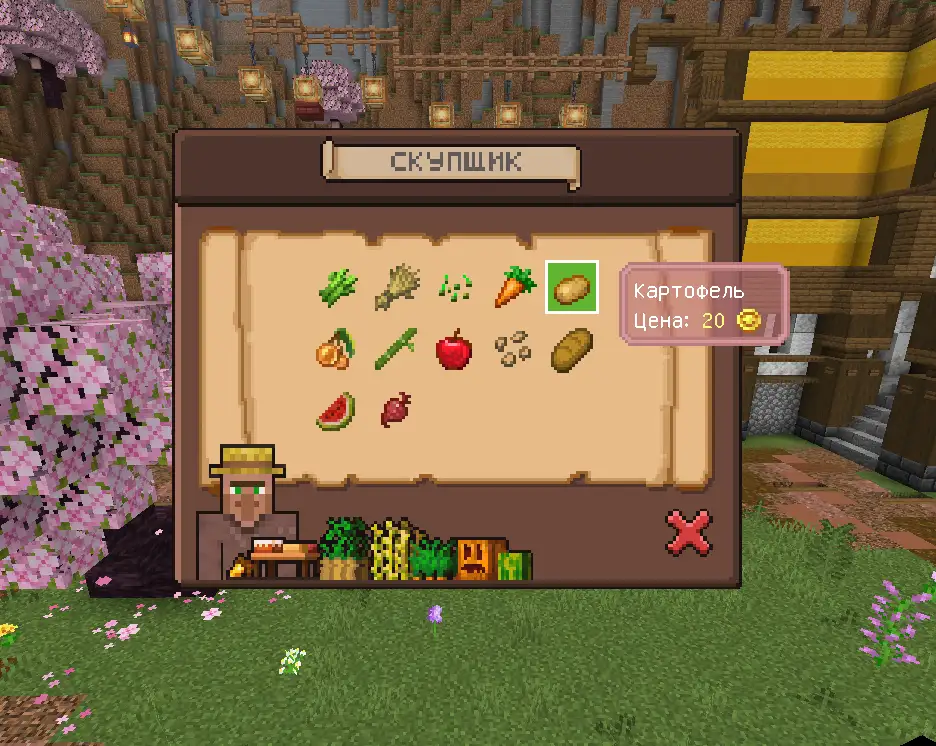
Task: Choose the wheat sheaf item
Action: 395,288
